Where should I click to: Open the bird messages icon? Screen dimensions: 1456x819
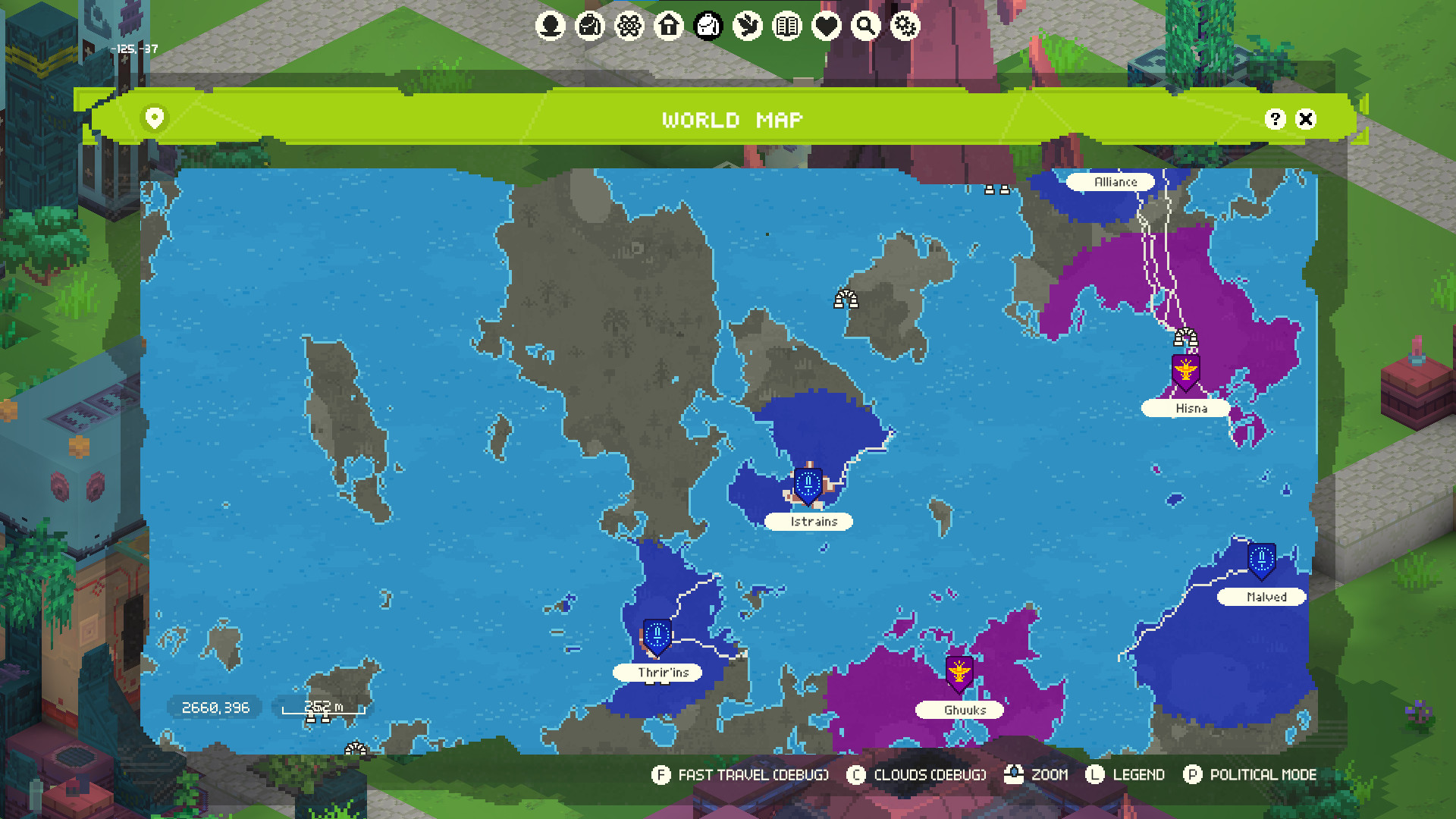(x=747, y=27)
